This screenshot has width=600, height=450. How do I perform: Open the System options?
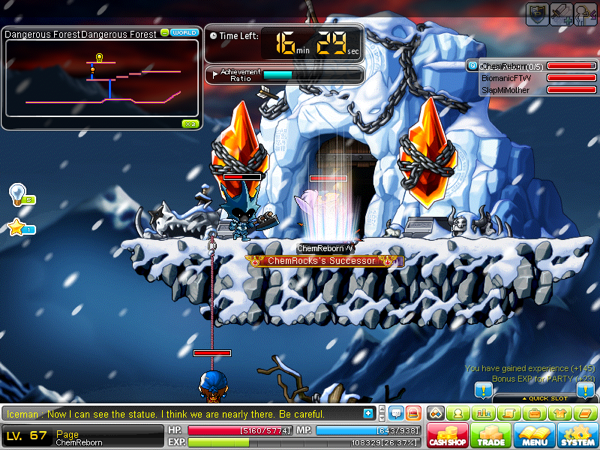coord(576,435)
